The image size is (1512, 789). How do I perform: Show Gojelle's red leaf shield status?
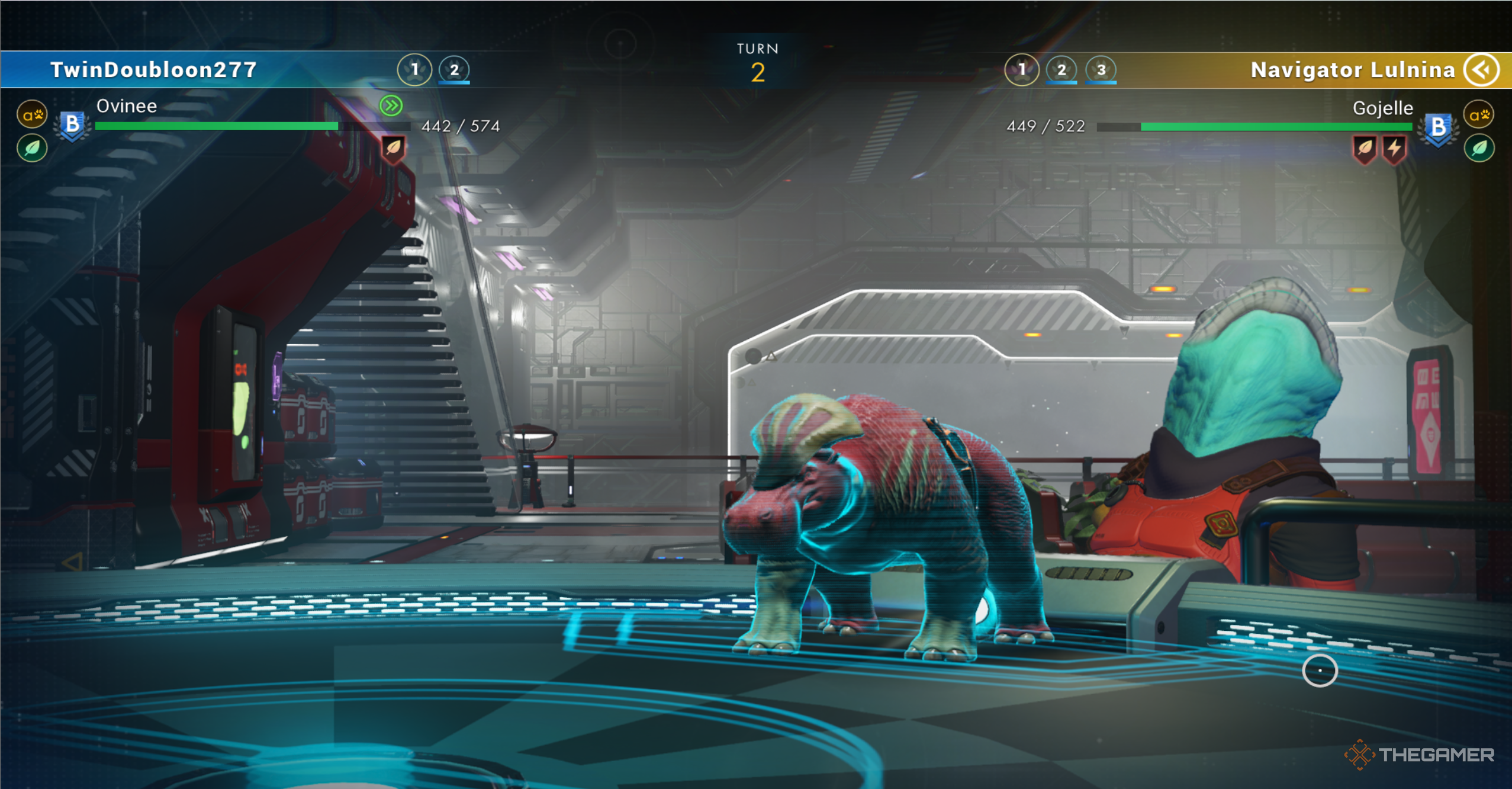click(x=1365, y=148)
